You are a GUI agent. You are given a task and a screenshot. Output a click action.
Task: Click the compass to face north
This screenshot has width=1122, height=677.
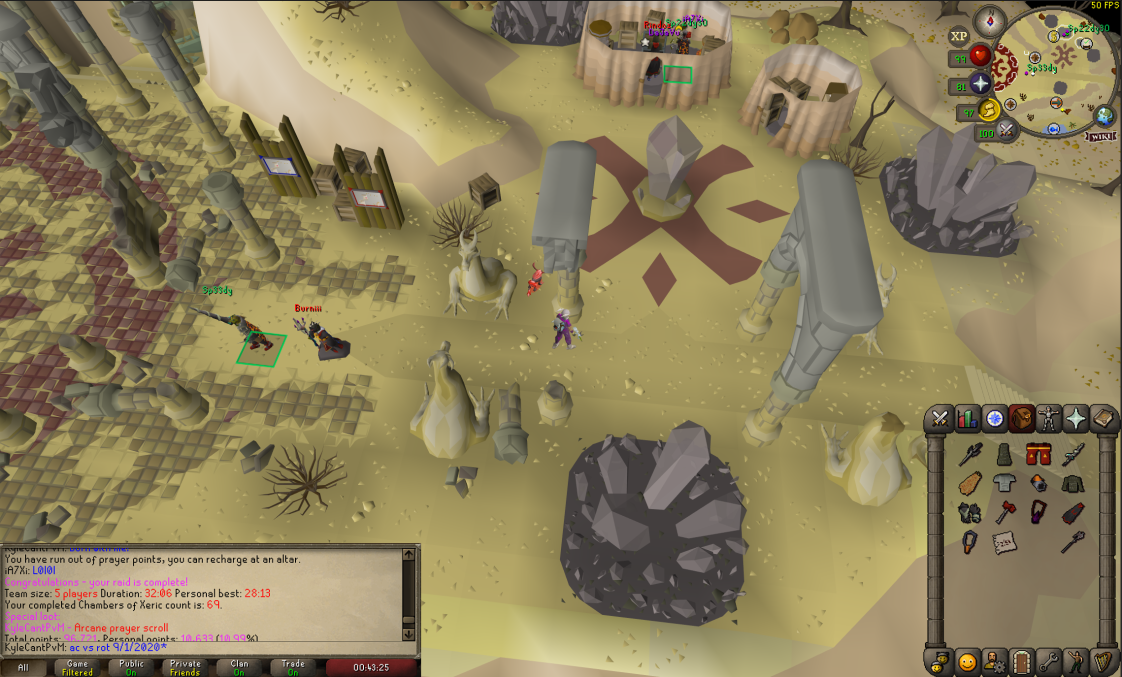991,22
